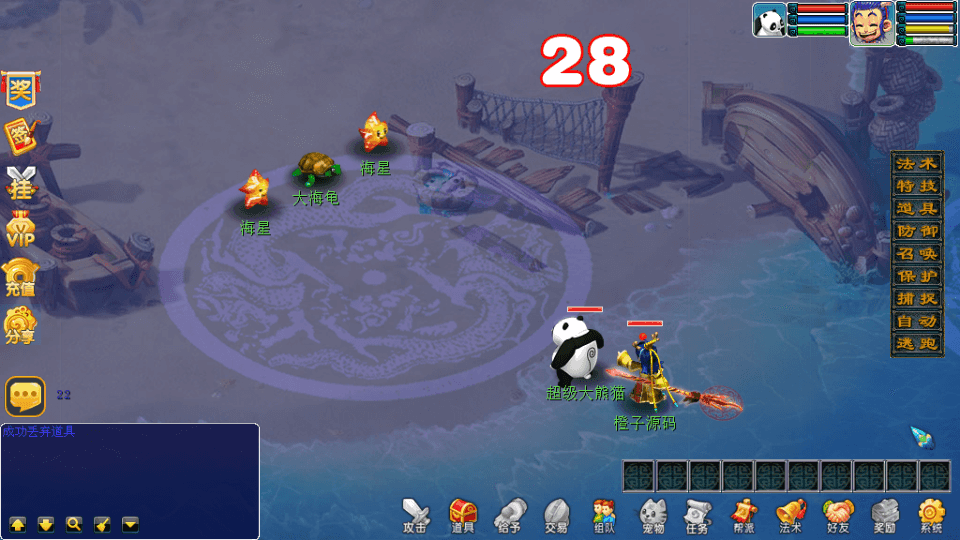Screen dimensions: 960x540
Task: Open the 组队 team icon
Action: (x=603, y=514)
